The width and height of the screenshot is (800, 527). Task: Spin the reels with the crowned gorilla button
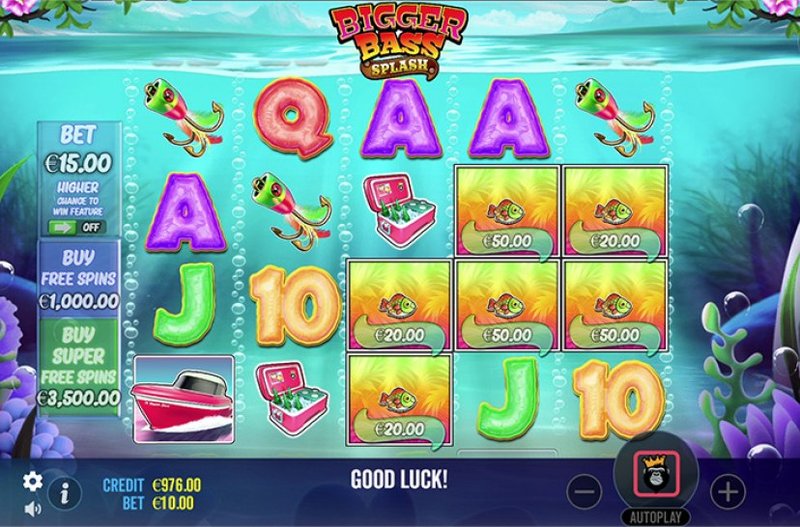[x=656, y=473]
